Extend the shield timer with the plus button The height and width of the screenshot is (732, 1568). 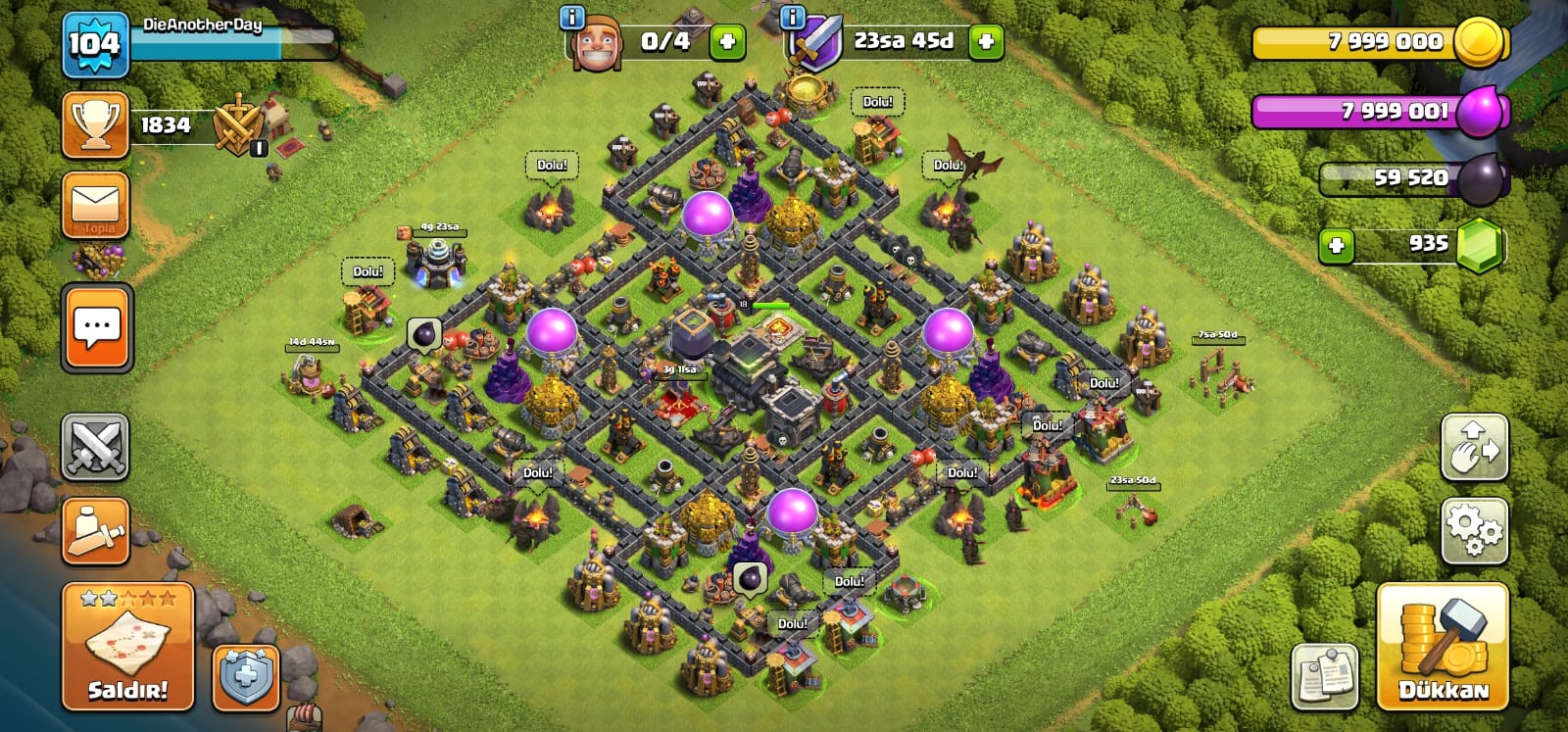click(x=986, y=42)
